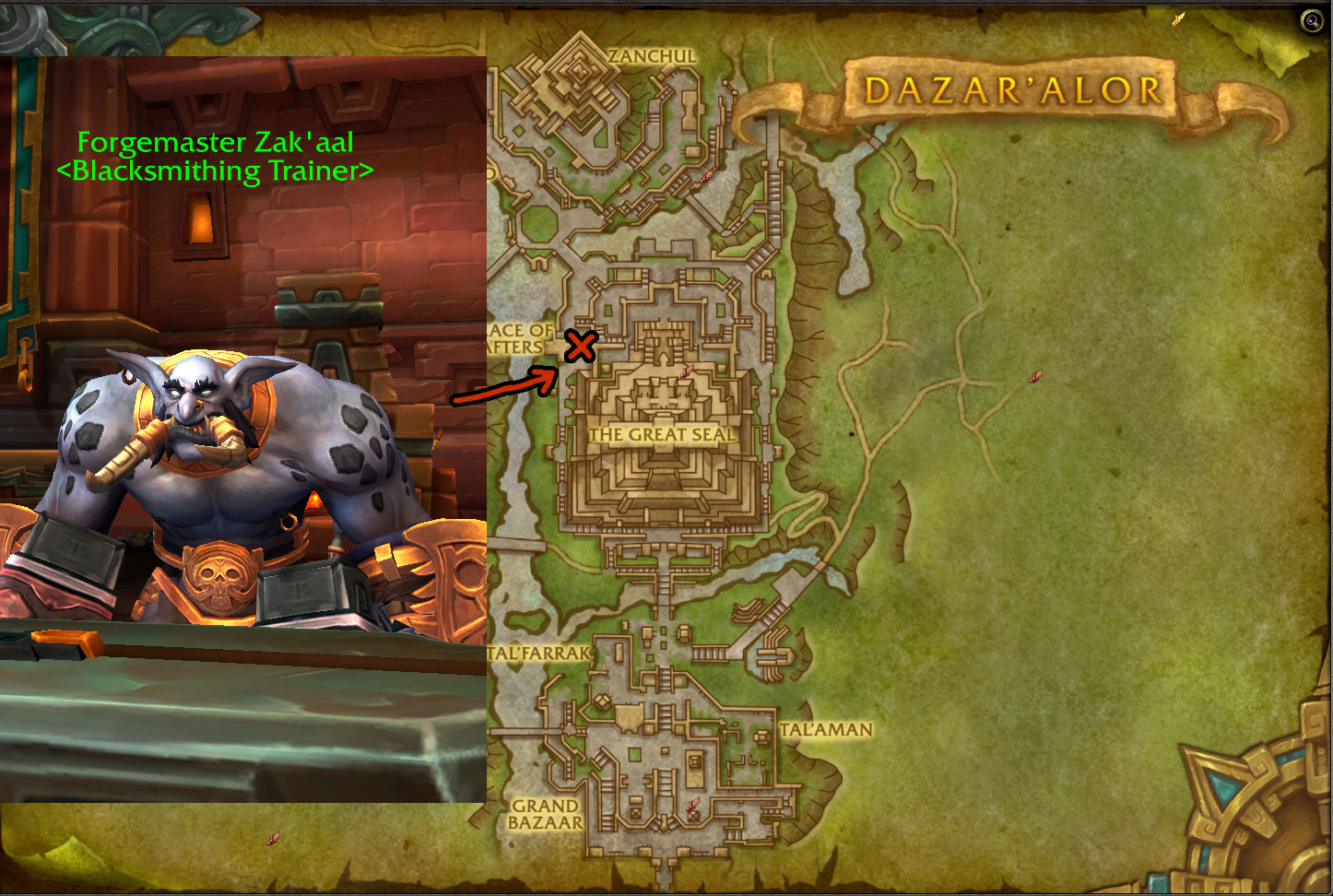This screenshot has width=1333, height=896.
Task: Click the Zanchul district label
Action: [652, 56]
